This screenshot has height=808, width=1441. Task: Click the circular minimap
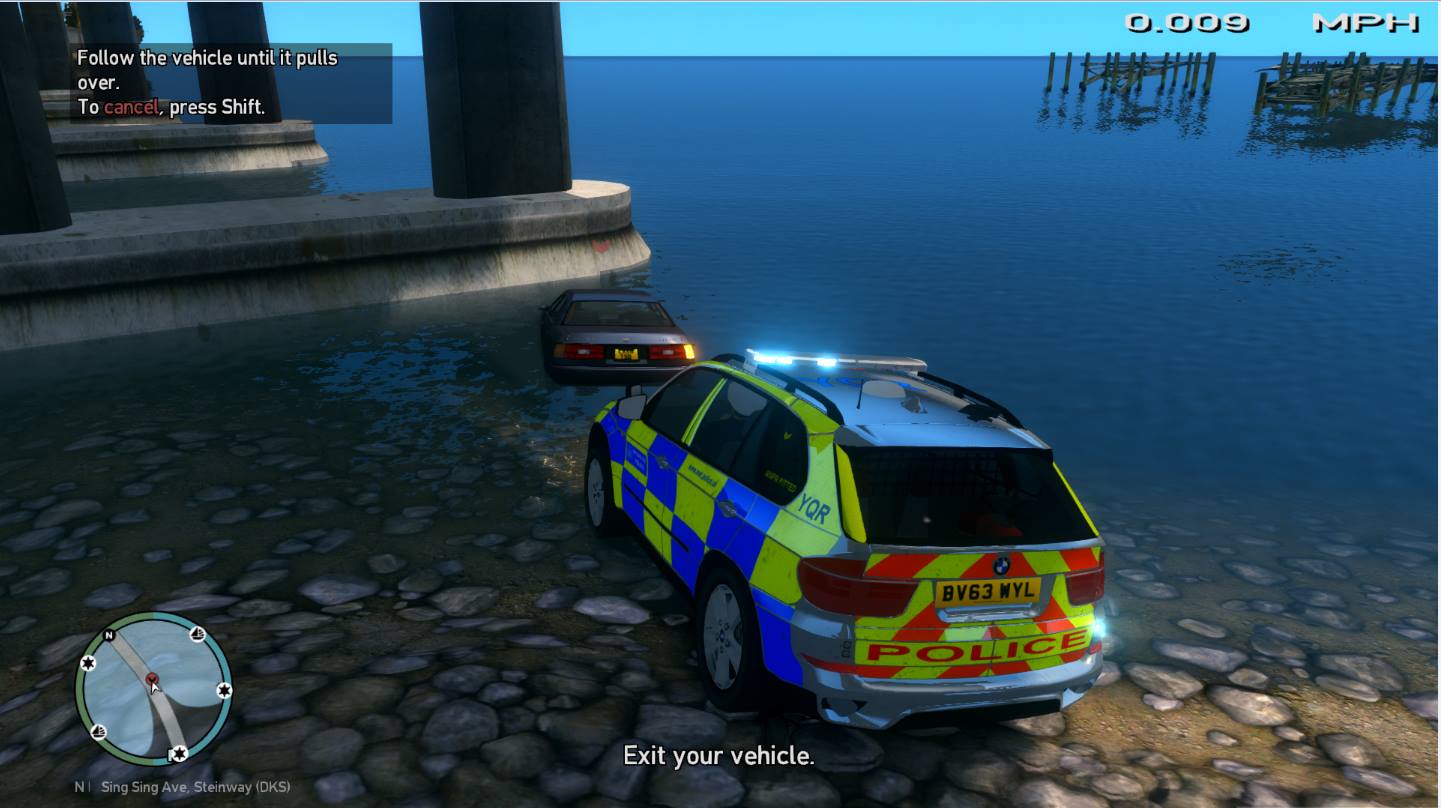(153, 690)
